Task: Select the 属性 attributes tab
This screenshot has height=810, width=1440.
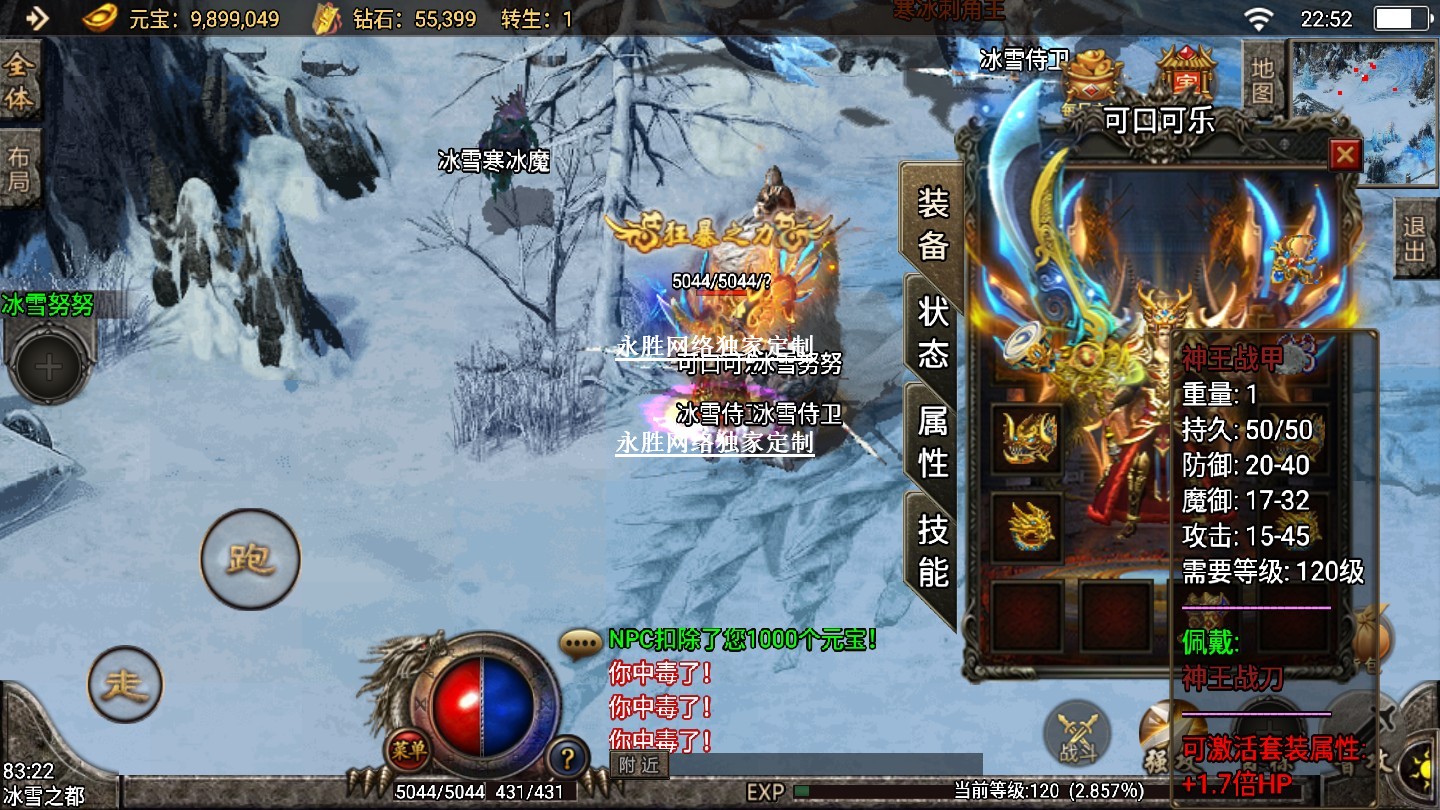Action: [932, 441]
